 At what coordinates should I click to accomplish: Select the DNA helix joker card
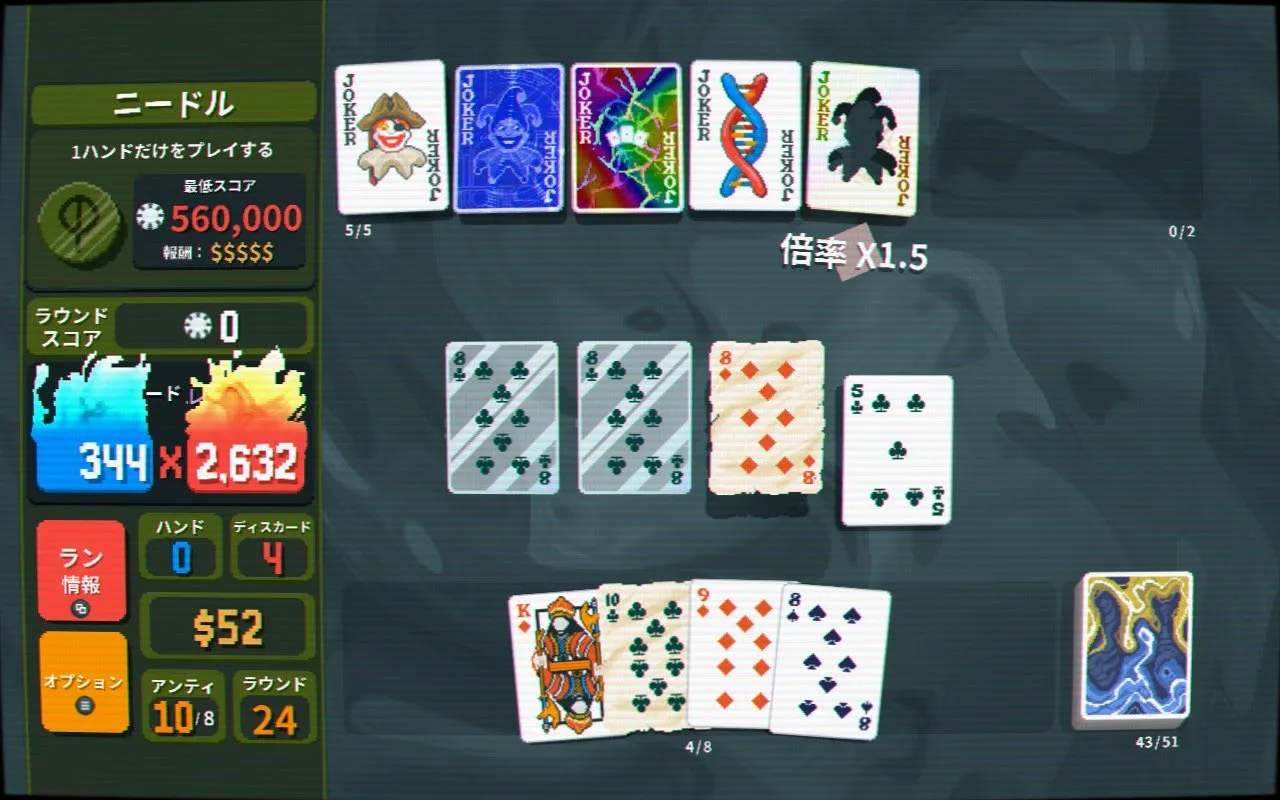[745, 136]
